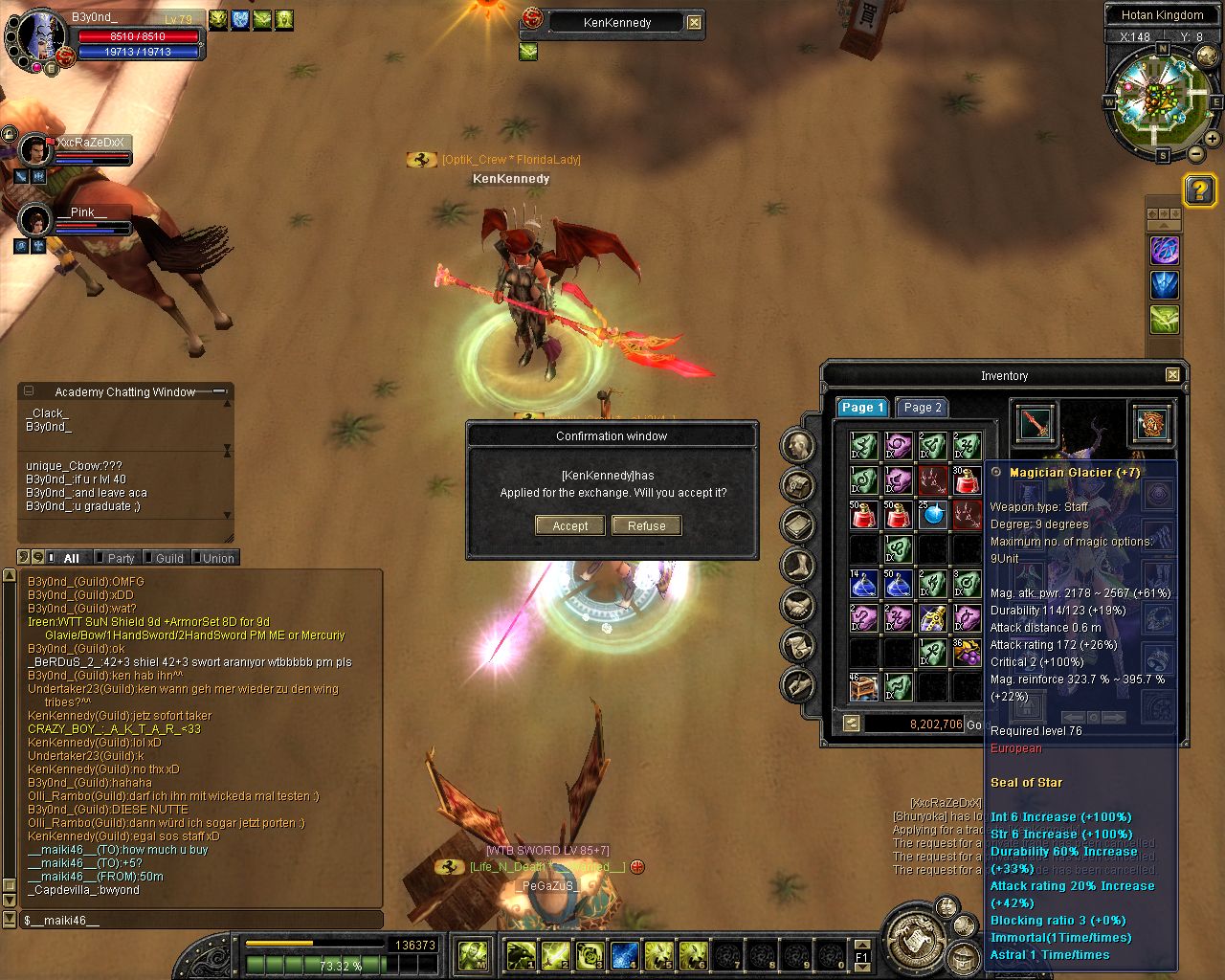The image size is (1225, 980).
Task: Switch chat to the Guild tab
Action: click(168, 558)
